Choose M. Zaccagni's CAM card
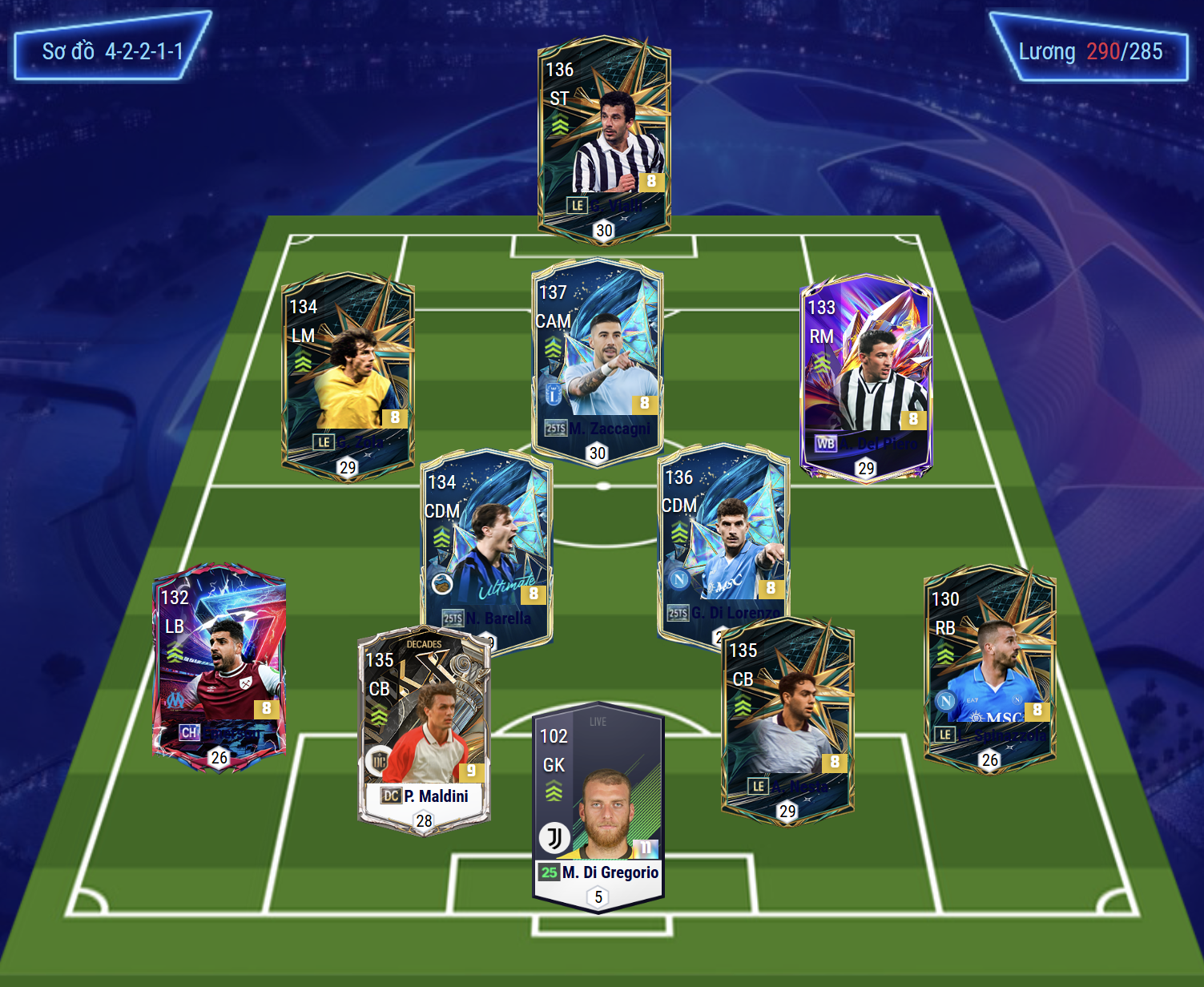This screenshot has height=987, width=1204. (x=597, y=361)
